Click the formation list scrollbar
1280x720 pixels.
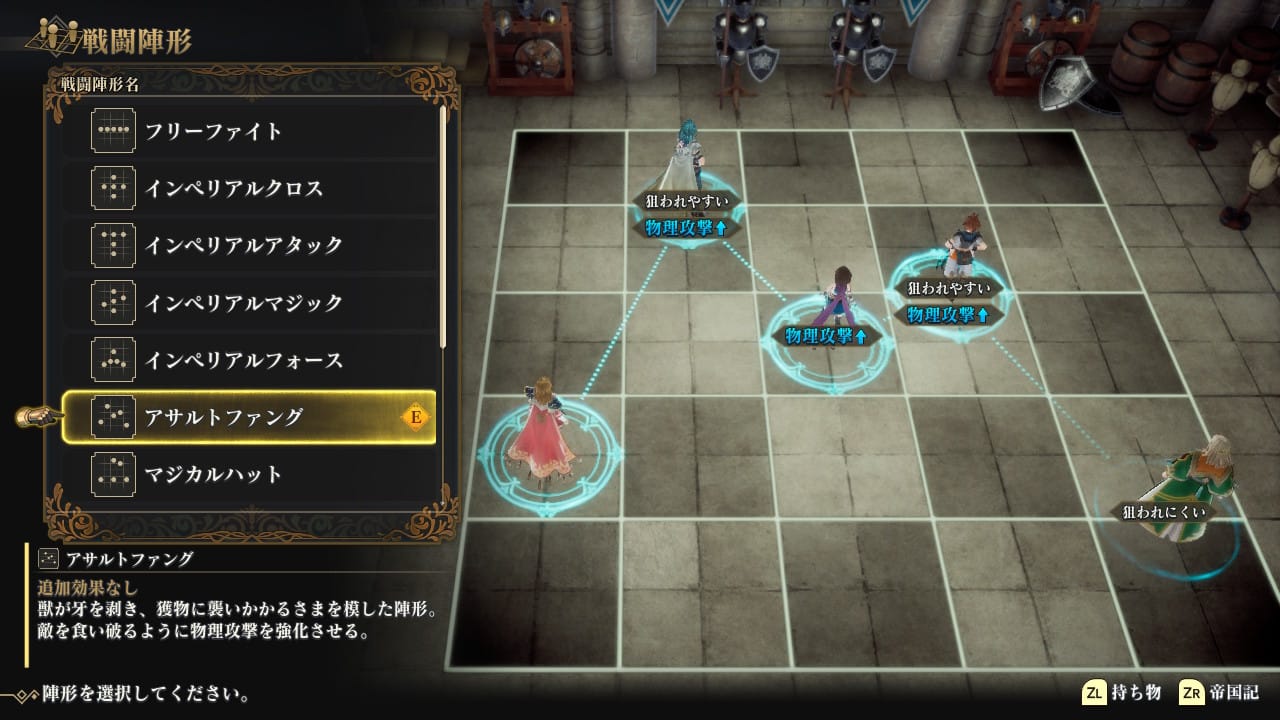[443, 225]
